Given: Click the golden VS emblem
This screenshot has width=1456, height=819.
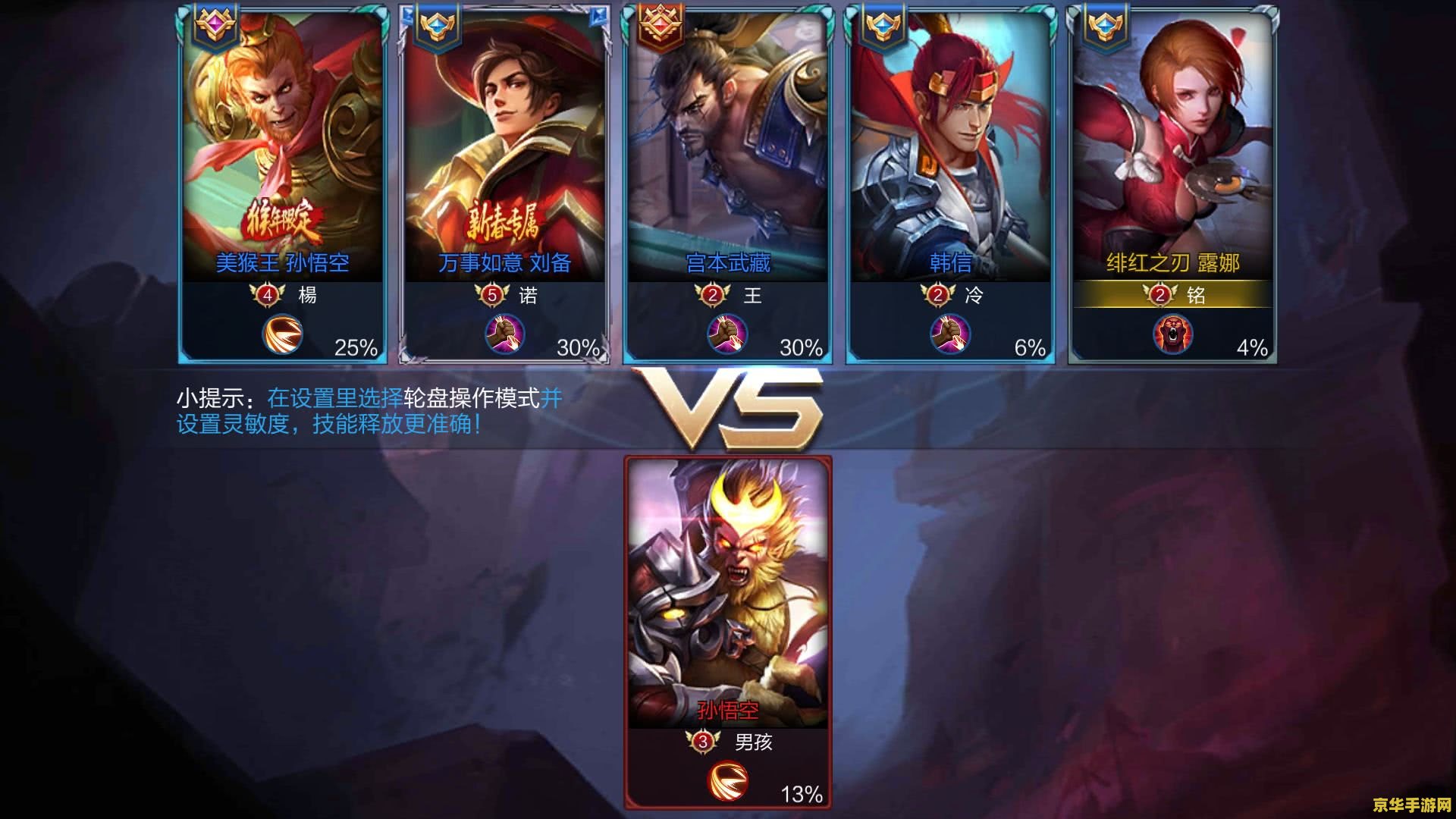Looking at the screenshot, I should [728, 406].
